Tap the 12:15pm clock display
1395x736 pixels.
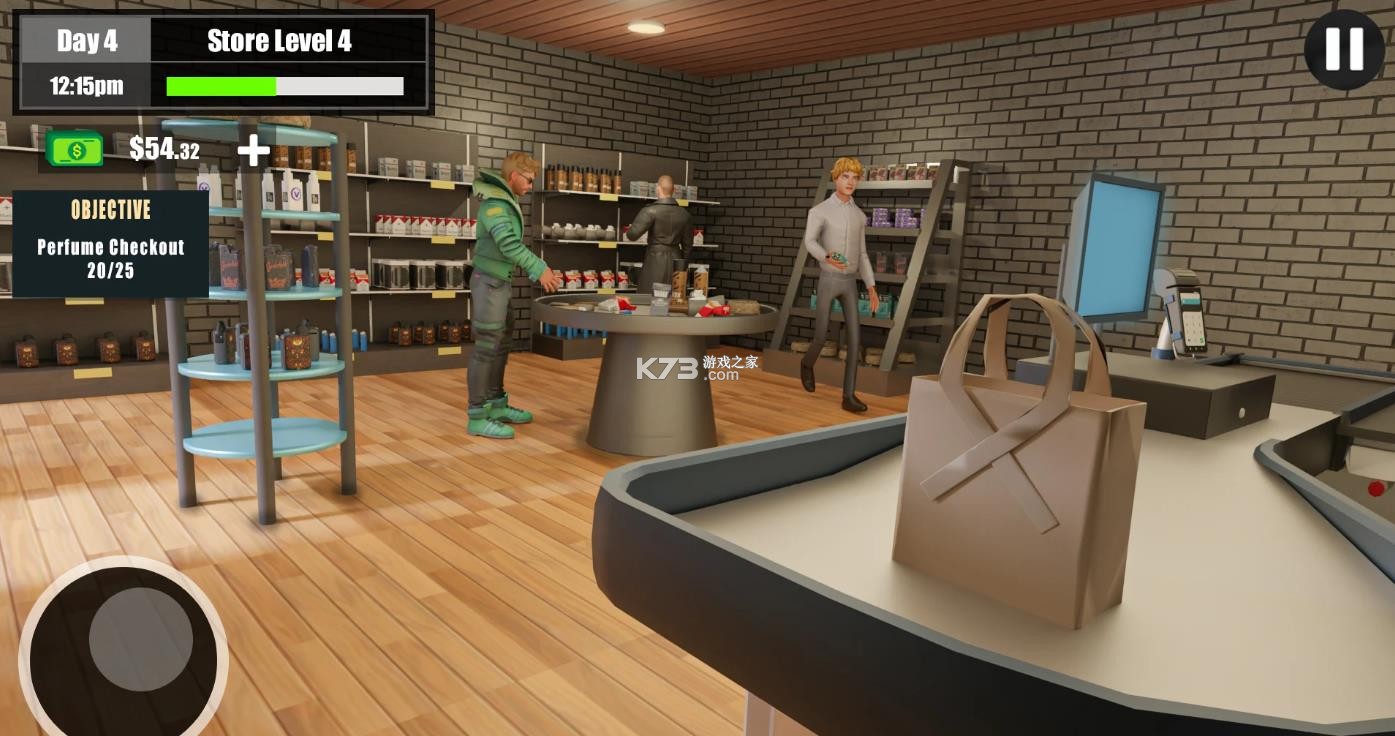(87, 86)
